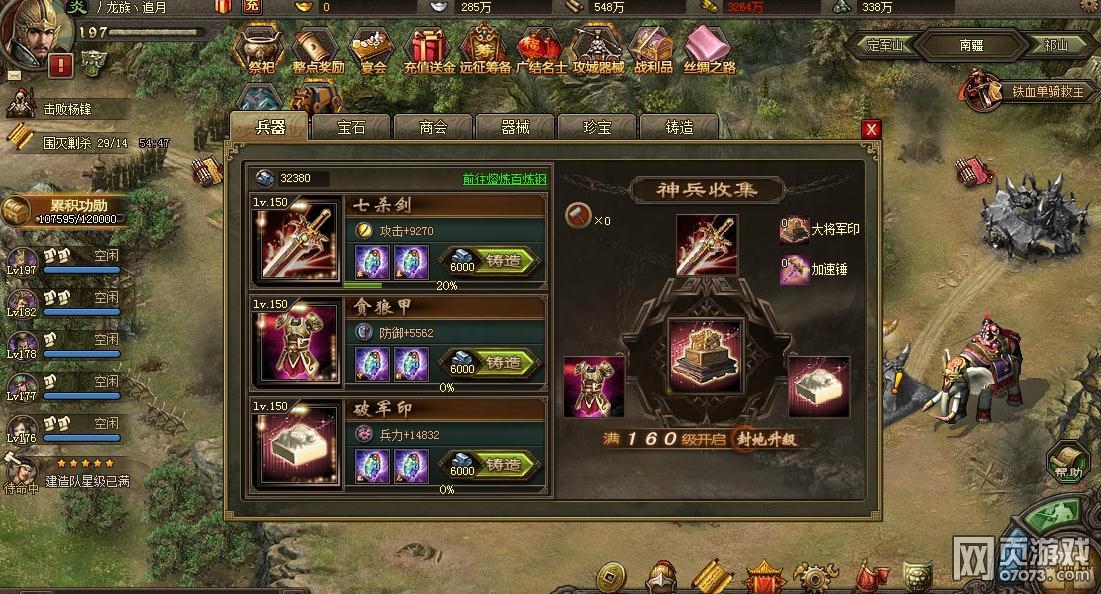Viewport: 1101px width, 594px height.
Task: Choose the 南疆 map region
Action: click(971, 45)
